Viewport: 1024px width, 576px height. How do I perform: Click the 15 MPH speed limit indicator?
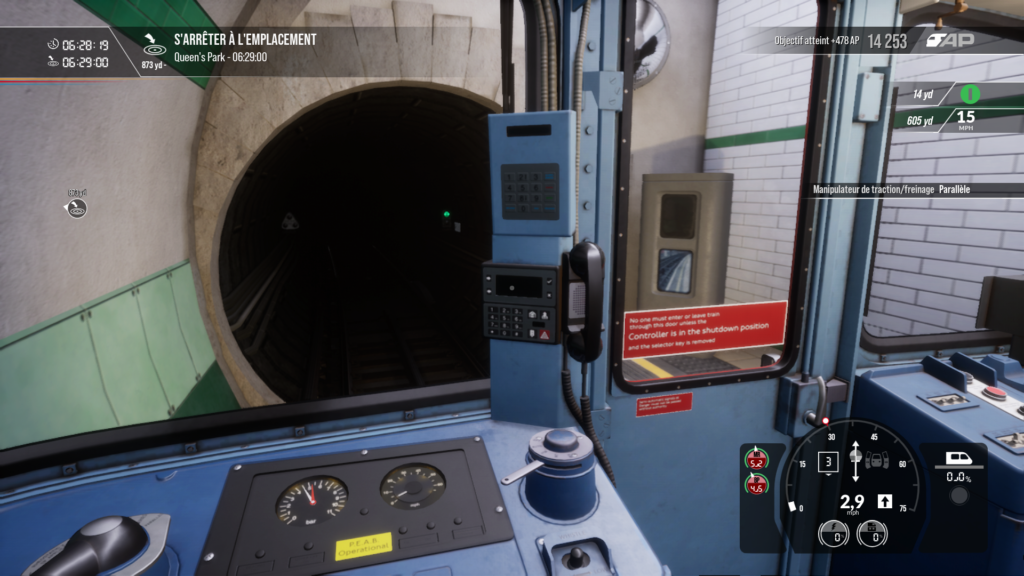click(x=966, y=120)
